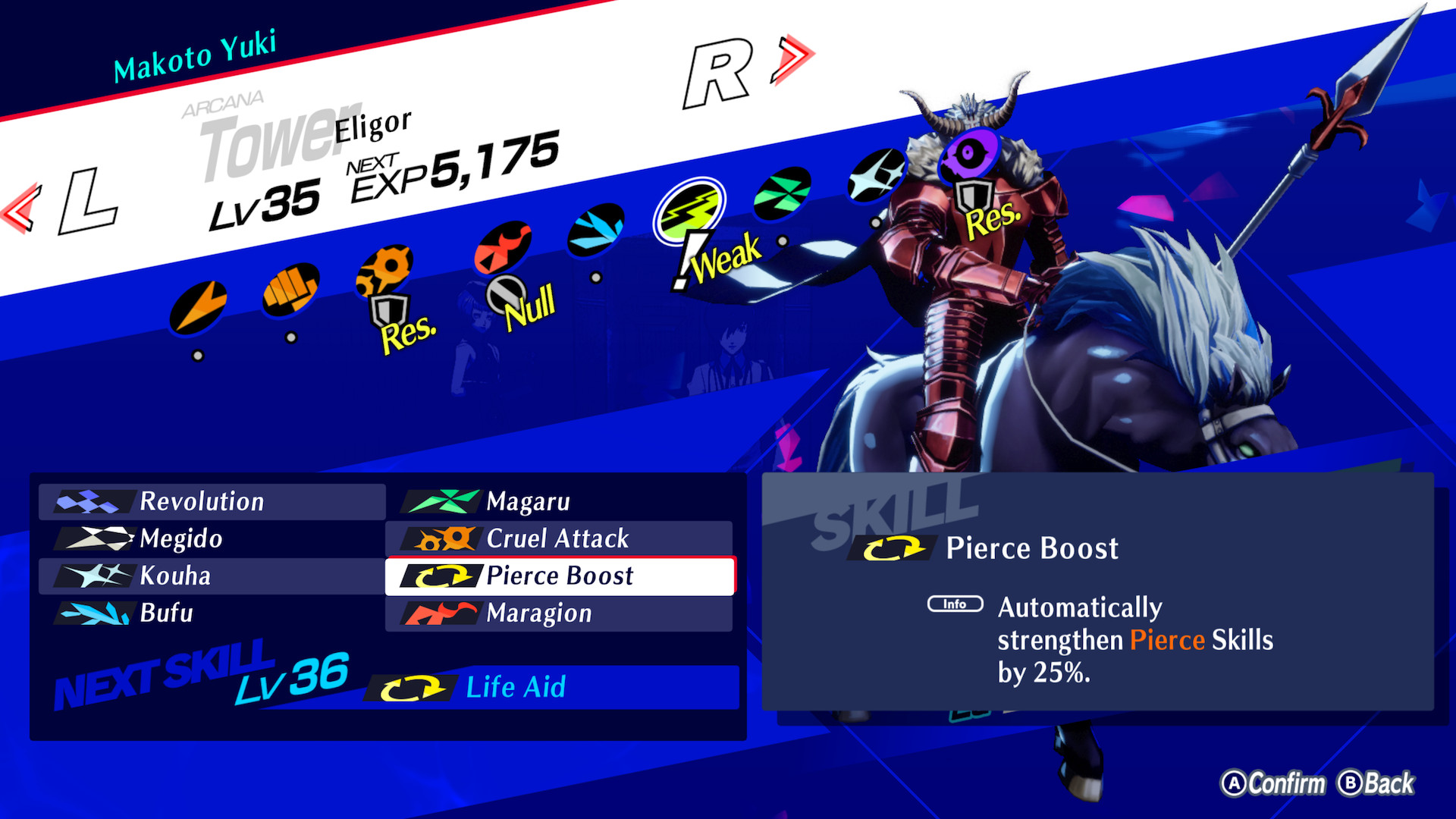Image resolution: width=1456 pixels, height=819 pixels.
Task: Click the Magaru wind skill icon
Action: pos(440,501)
